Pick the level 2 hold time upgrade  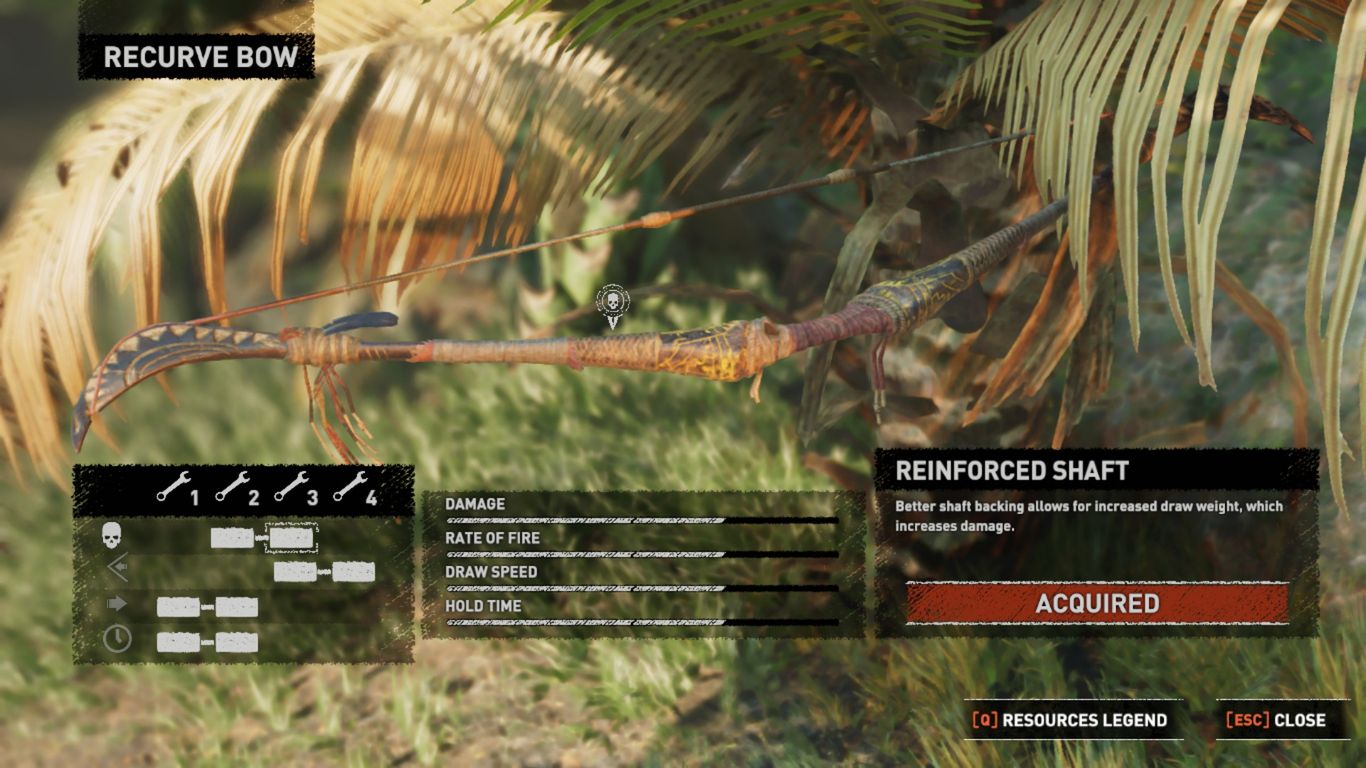point(237,642)
